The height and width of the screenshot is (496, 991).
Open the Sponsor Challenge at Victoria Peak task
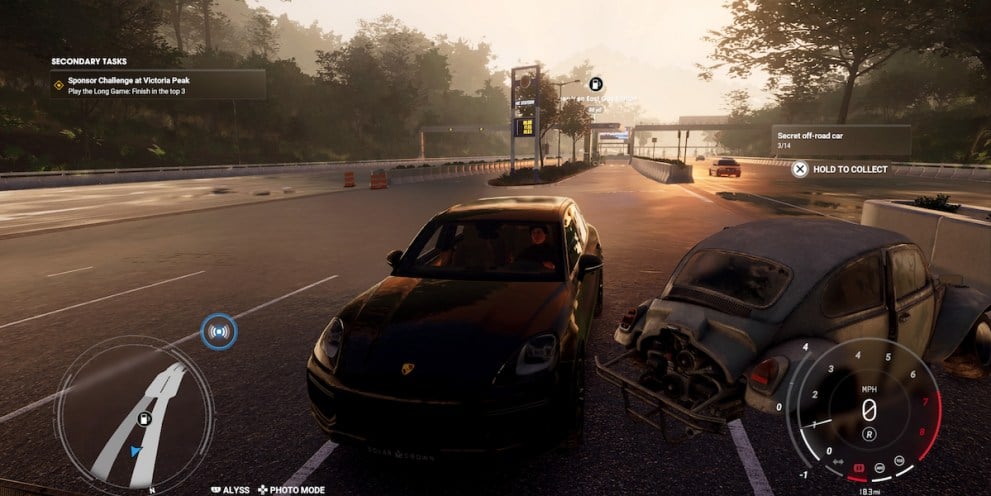(x=158, y=83)
